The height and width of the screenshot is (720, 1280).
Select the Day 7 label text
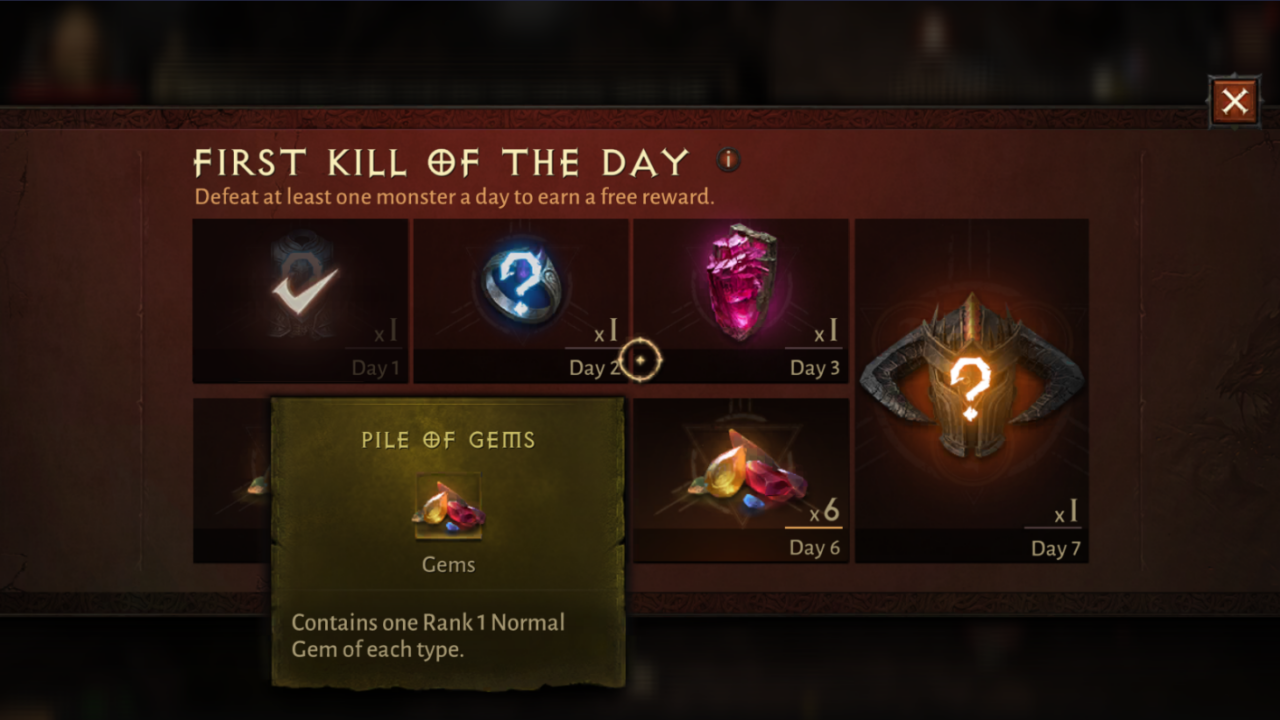pyautogui.click(x=1055, y=548)
